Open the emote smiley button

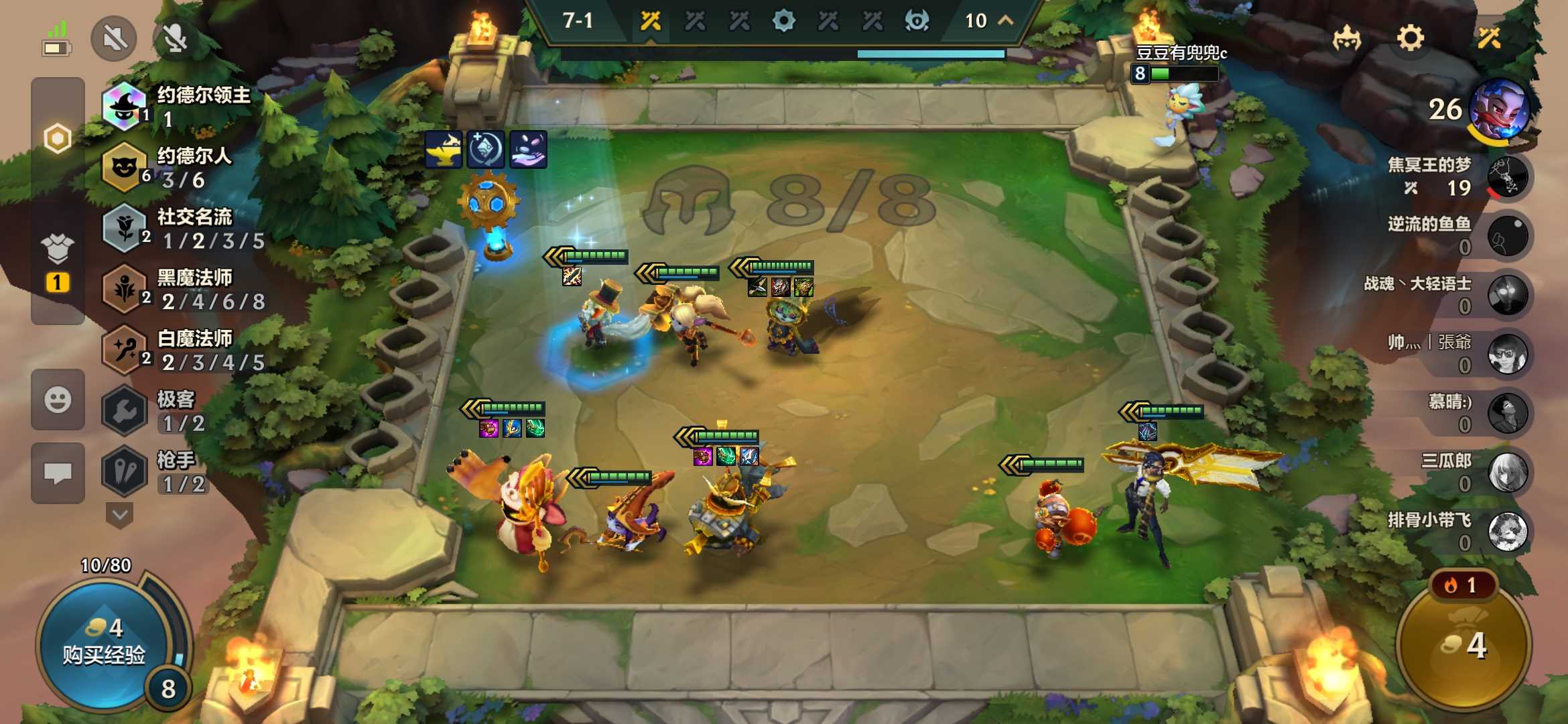click(58, 400)
